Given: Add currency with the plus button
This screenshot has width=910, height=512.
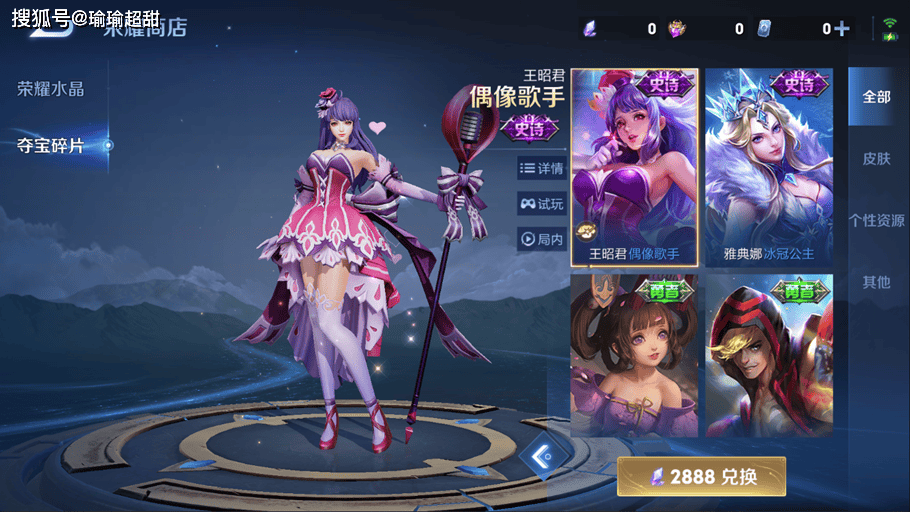Looking at the screenshot, I should (x=842, y=29).
